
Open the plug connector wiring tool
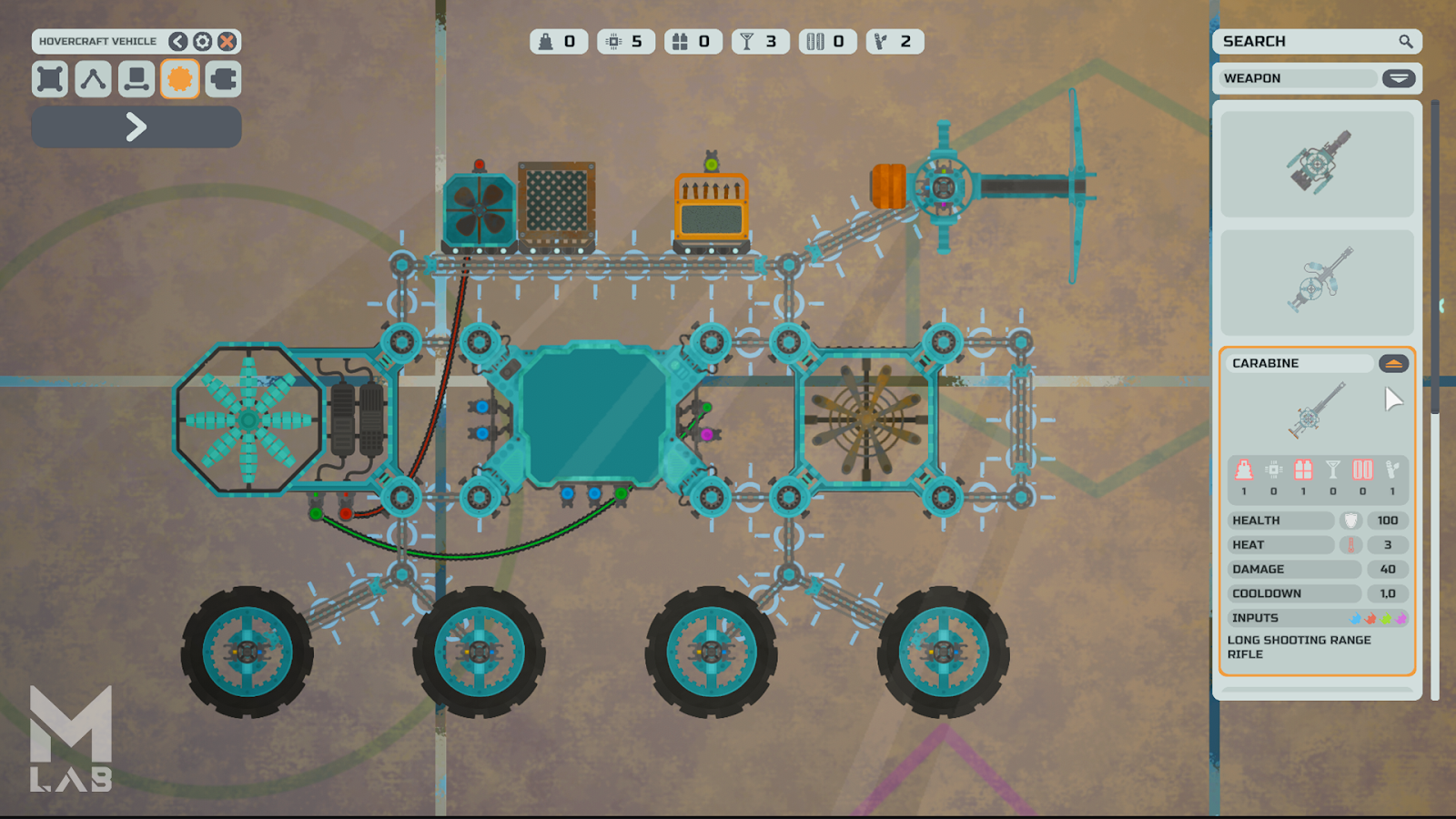tap(223, 79)
